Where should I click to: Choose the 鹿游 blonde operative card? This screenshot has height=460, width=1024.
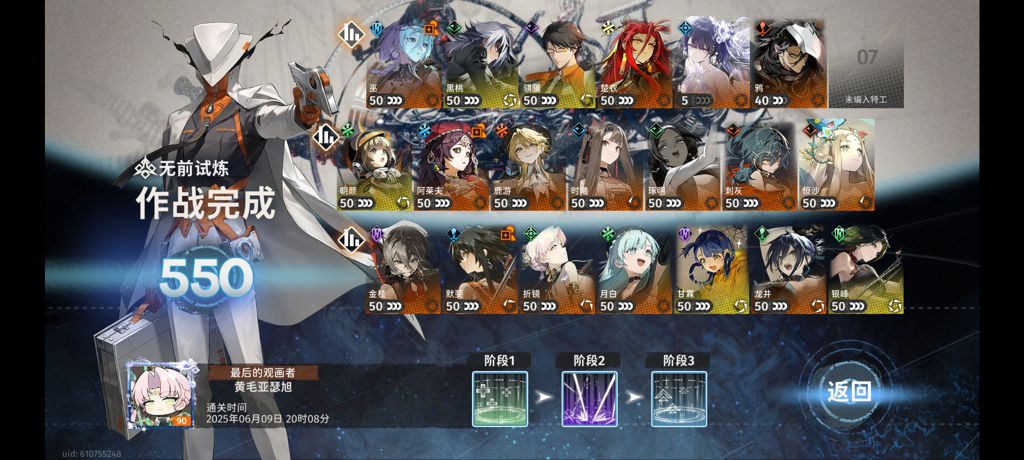point(528,167)
